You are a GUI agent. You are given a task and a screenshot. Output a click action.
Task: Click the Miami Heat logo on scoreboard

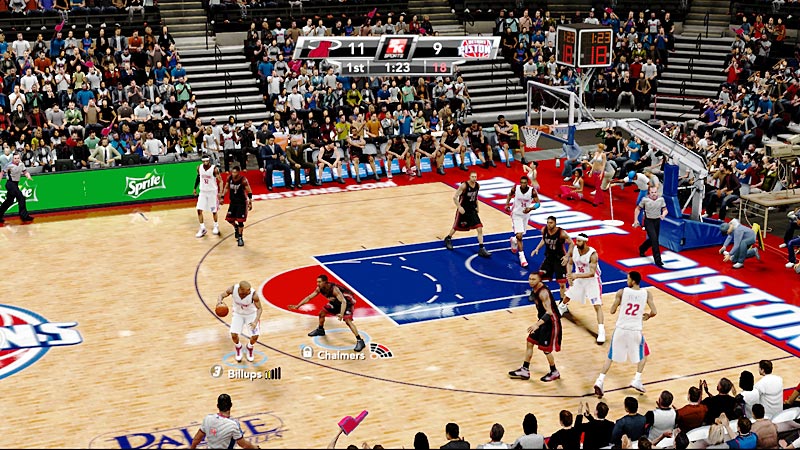(322, 49)
